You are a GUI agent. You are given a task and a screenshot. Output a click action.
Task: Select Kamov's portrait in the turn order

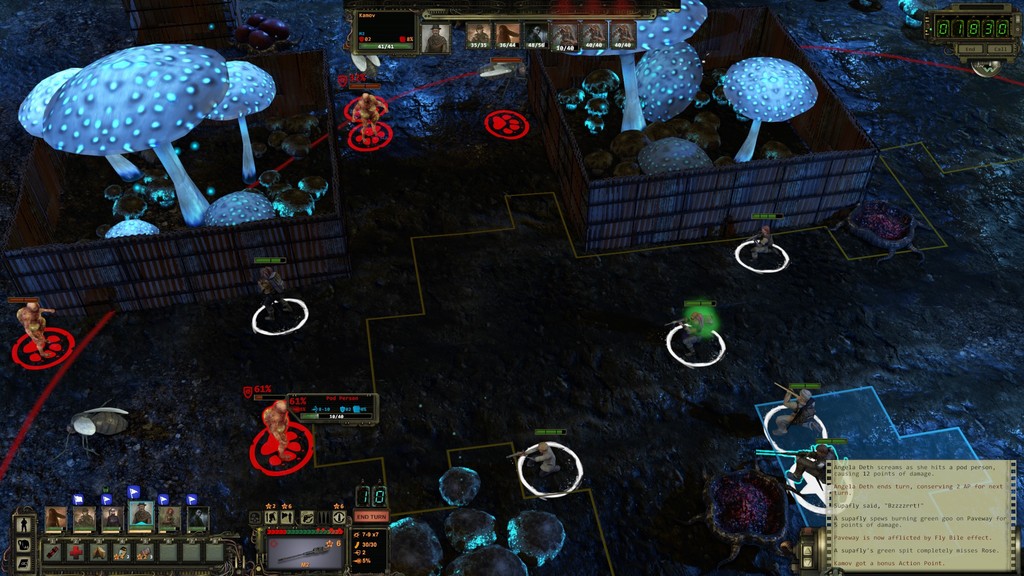tap(435, 38)
